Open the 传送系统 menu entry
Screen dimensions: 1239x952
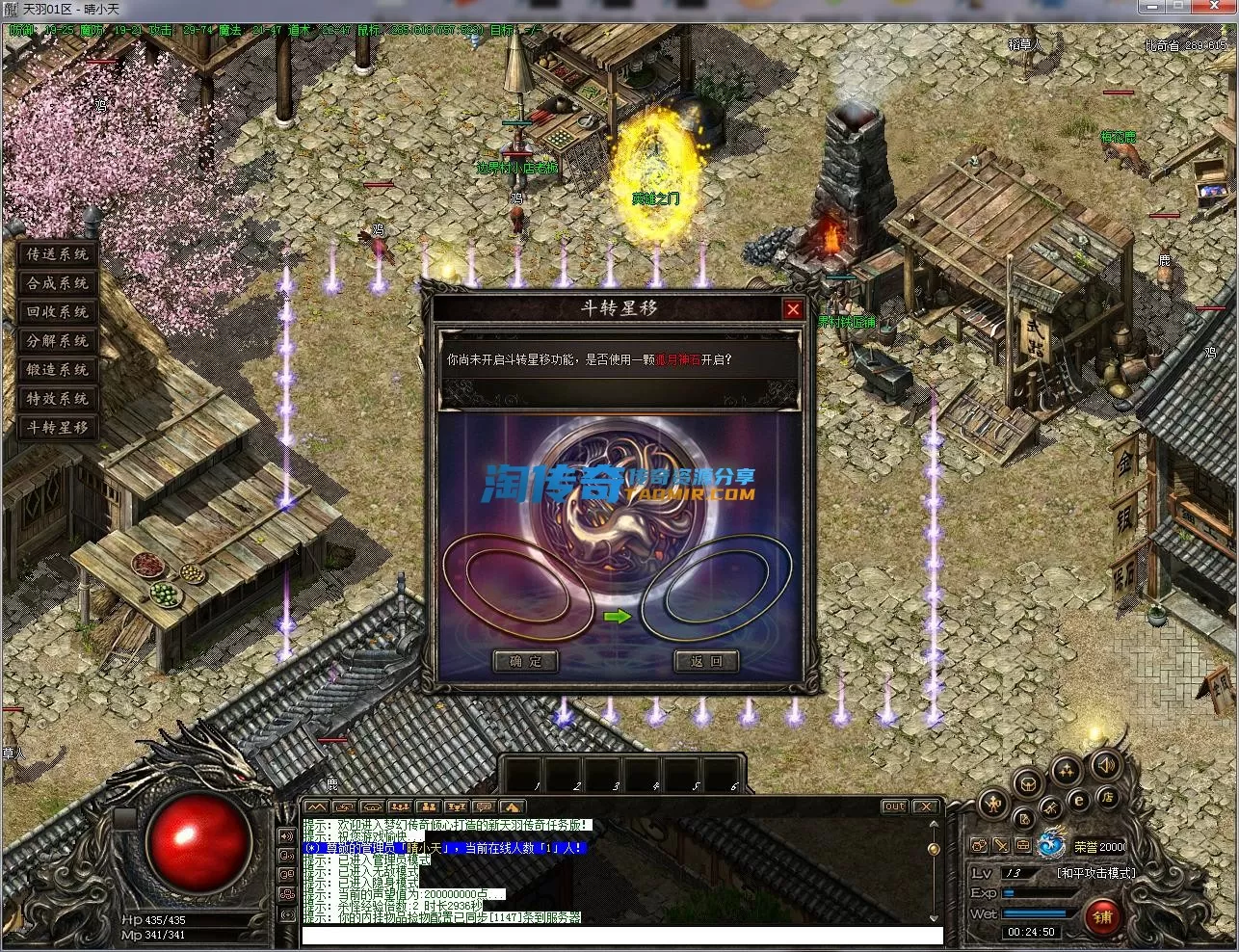(58, 254)
